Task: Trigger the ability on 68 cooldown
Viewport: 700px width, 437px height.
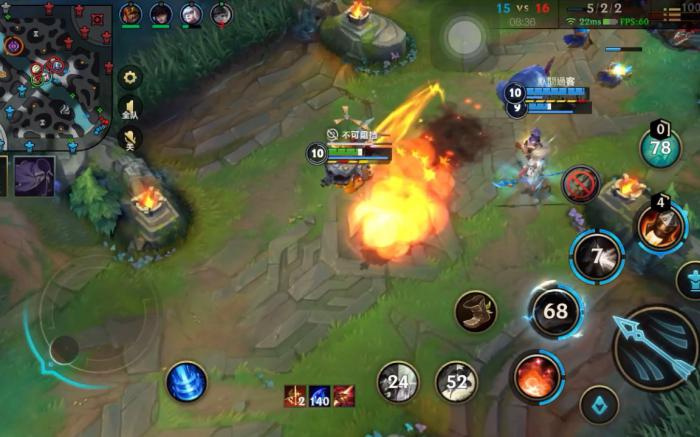Action: [x=555, y=311]
